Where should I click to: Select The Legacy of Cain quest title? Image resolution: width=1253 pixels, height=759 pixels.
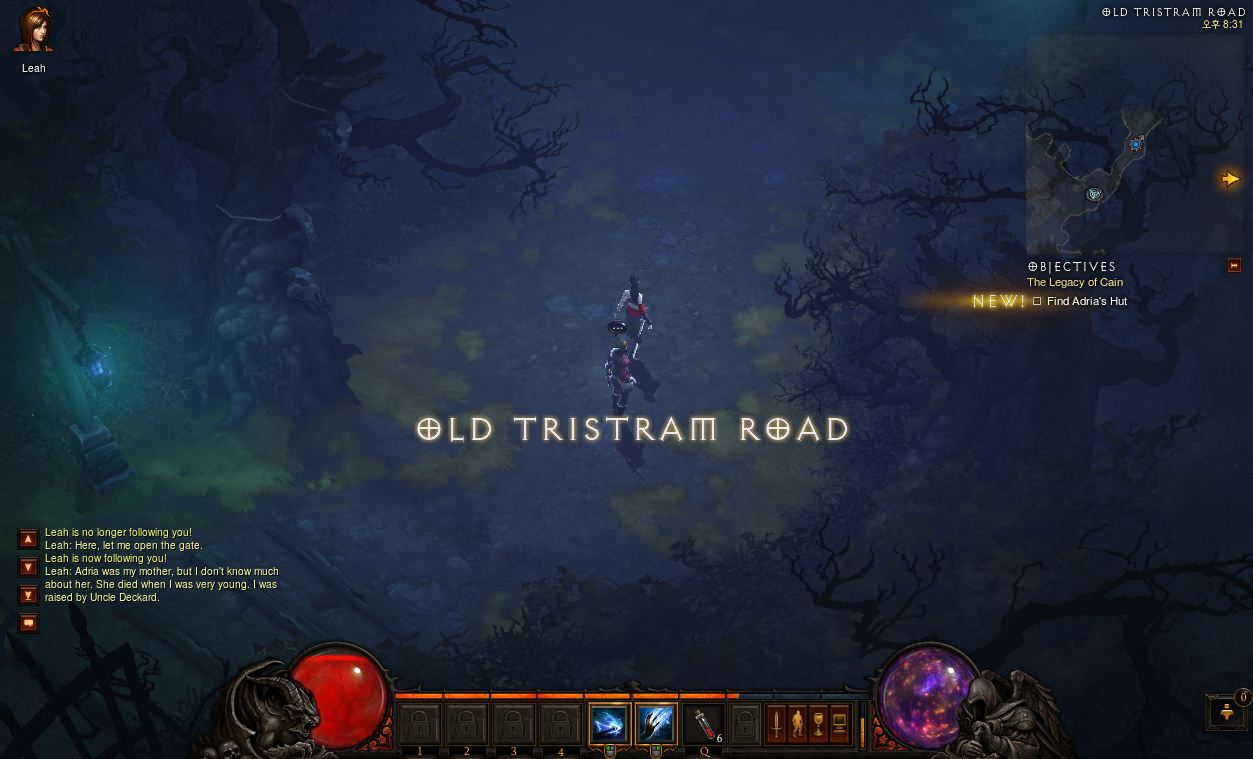point(1074,282)
